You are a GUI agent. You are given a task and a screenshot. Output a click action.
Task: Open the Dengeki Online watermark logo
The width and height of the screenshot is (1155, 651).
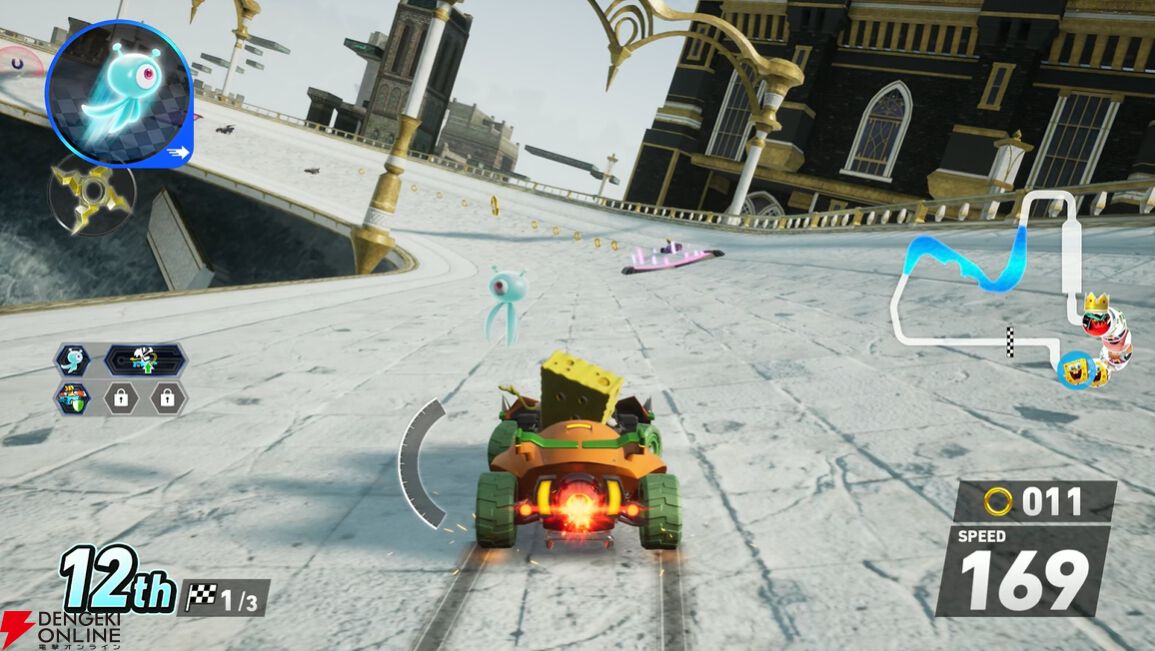pos(60,628)
